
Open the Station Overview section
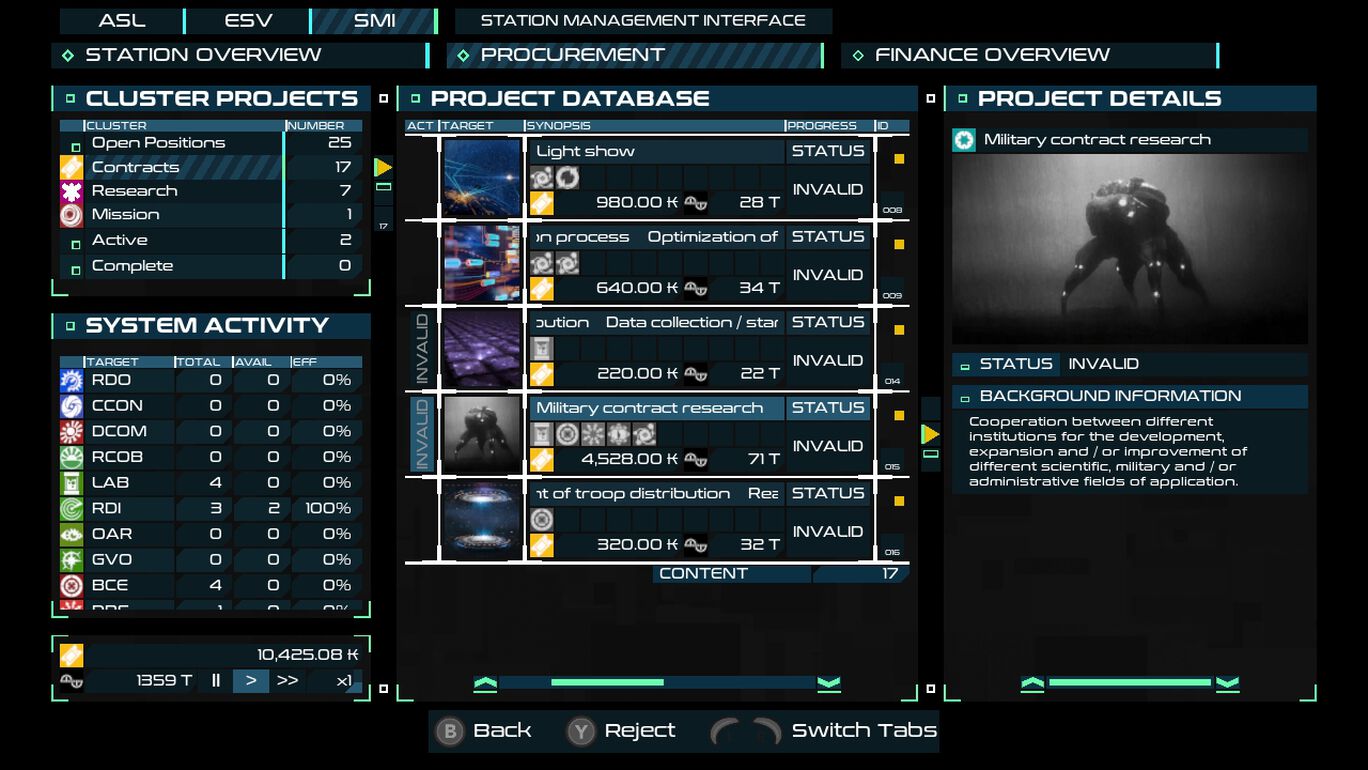point(240,55)
